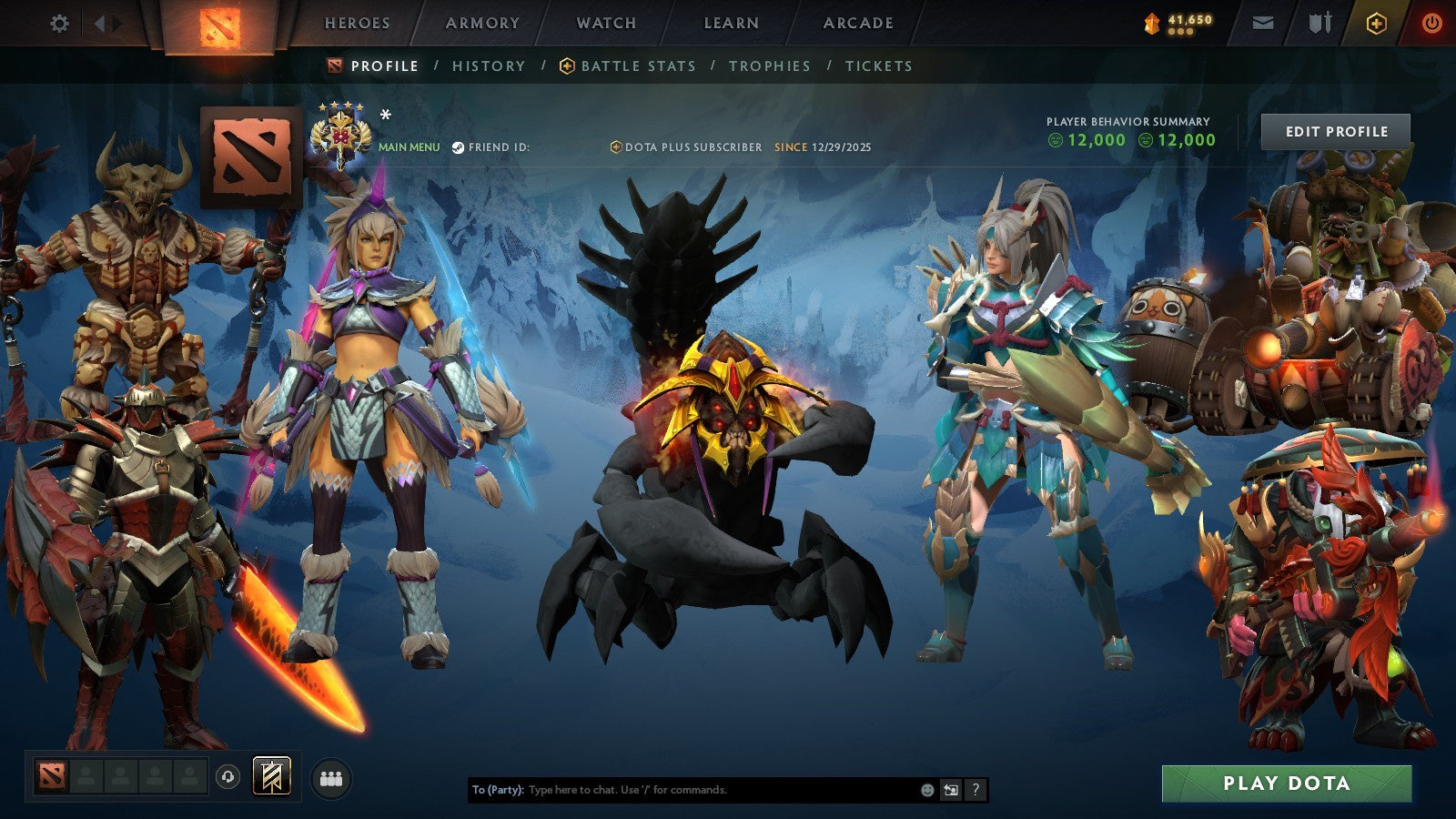Switch to the BATTLE STATS tab
This screenshot has width=1456, height=819.
coord(637,66)
